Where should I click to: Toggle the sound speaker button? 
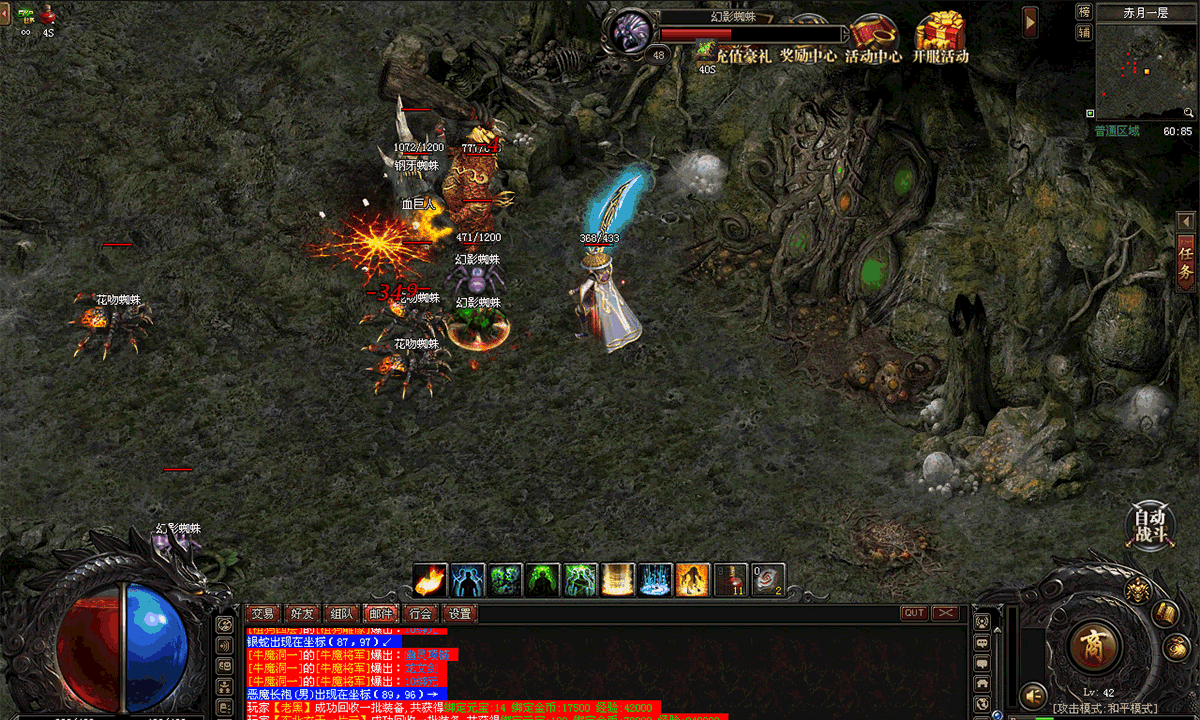1032,693
